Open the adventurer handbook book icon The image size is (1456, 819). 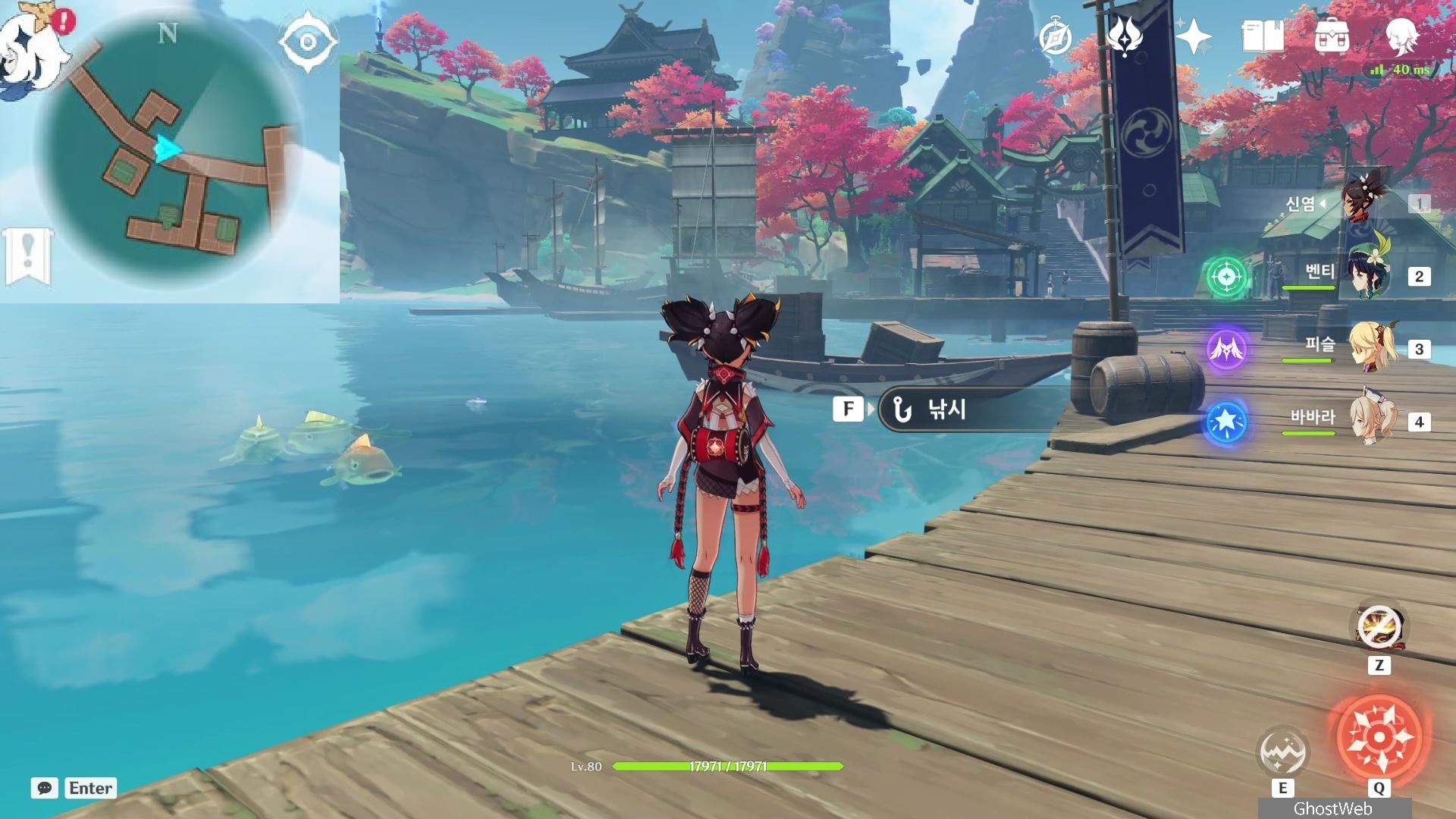click(x=1263, y=36)
